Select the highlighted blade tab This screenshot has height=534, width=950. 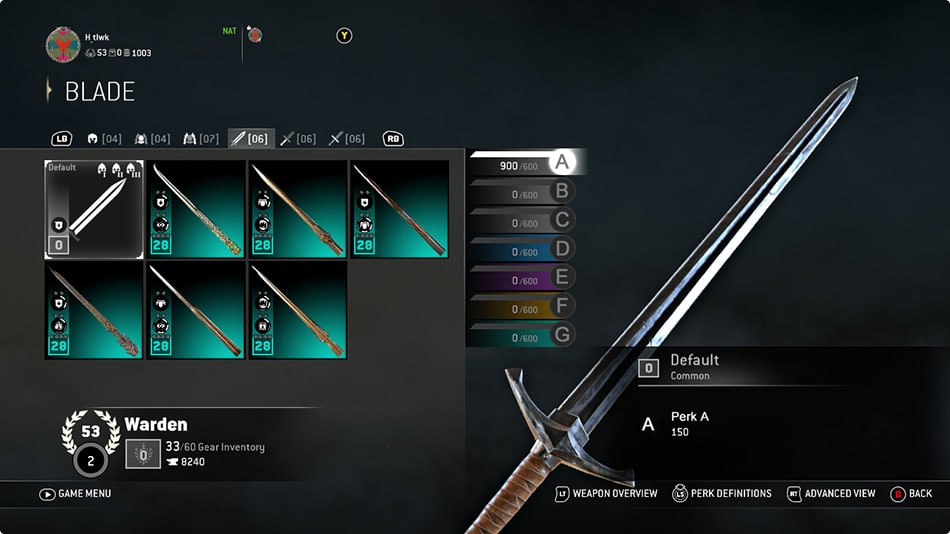250,139
